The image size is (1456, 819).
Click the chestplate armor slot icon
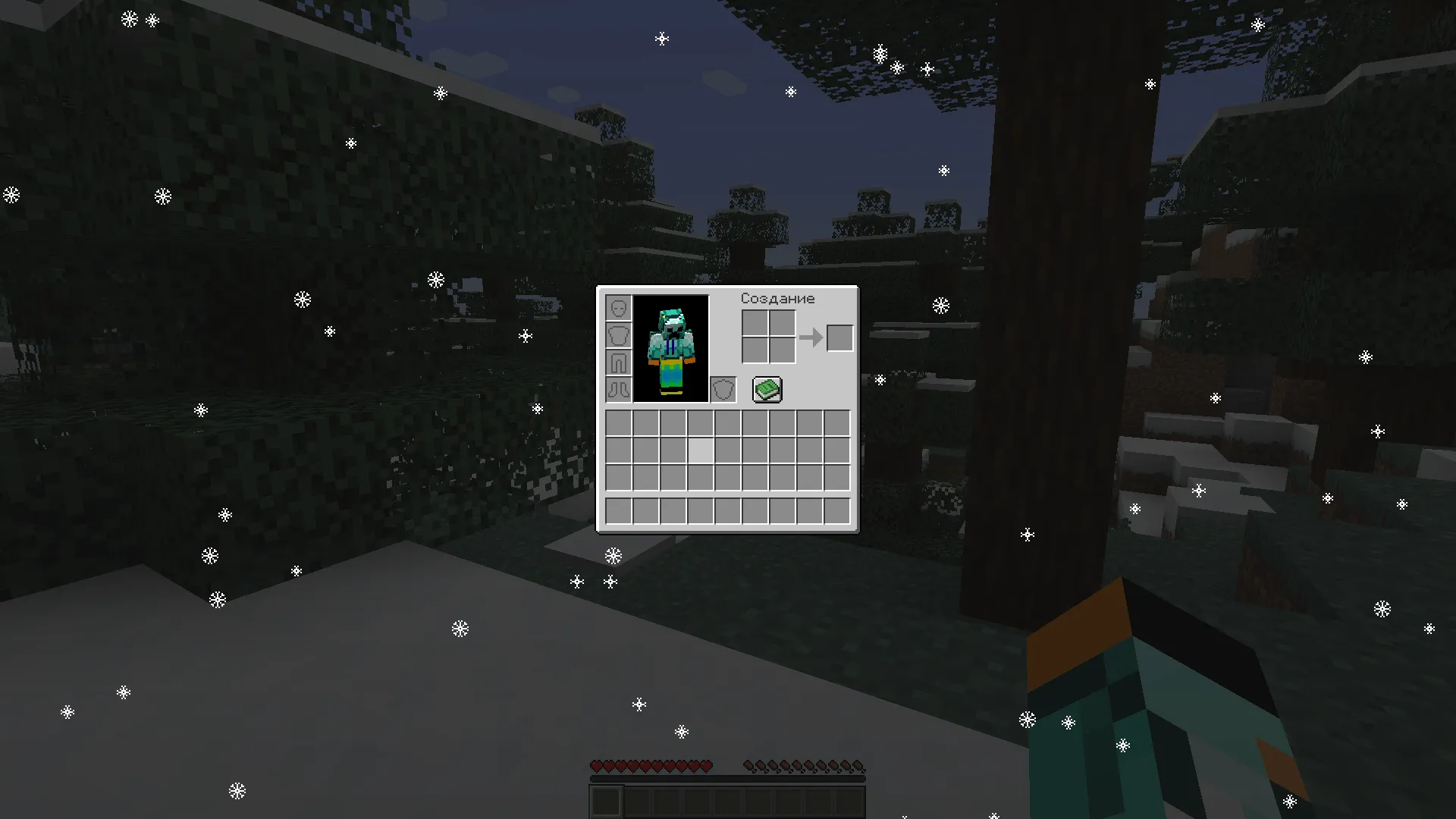click(x=618, y=336)
